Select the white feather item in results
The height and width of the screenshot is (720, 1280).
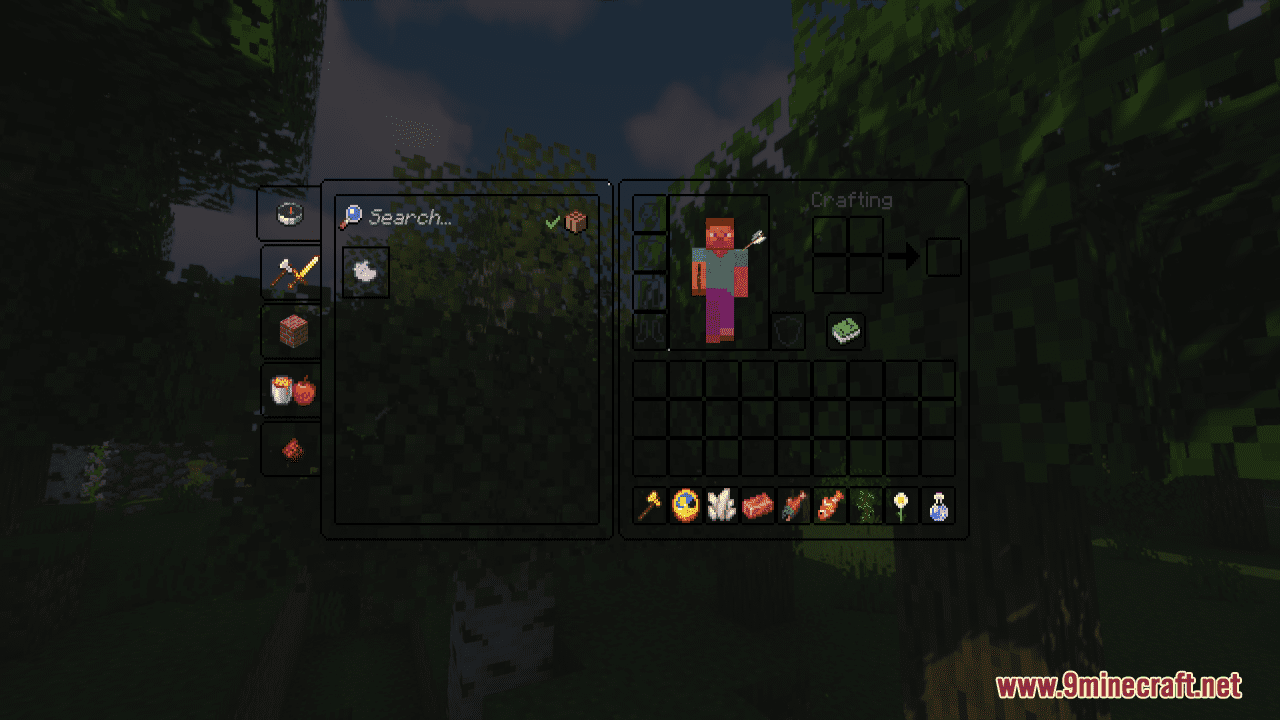click(364, 272)
